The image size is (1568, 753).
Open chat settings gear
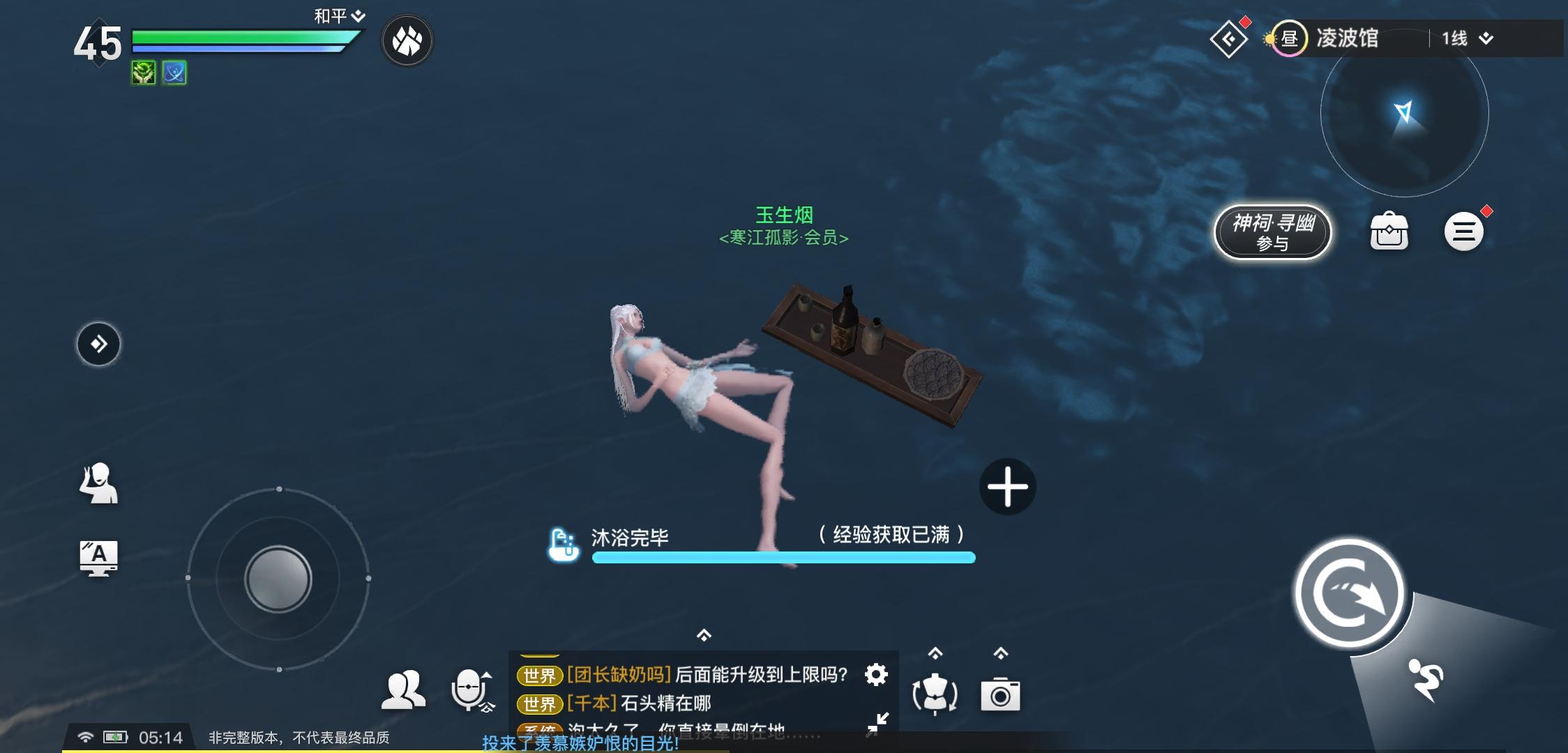coord(875,675)
